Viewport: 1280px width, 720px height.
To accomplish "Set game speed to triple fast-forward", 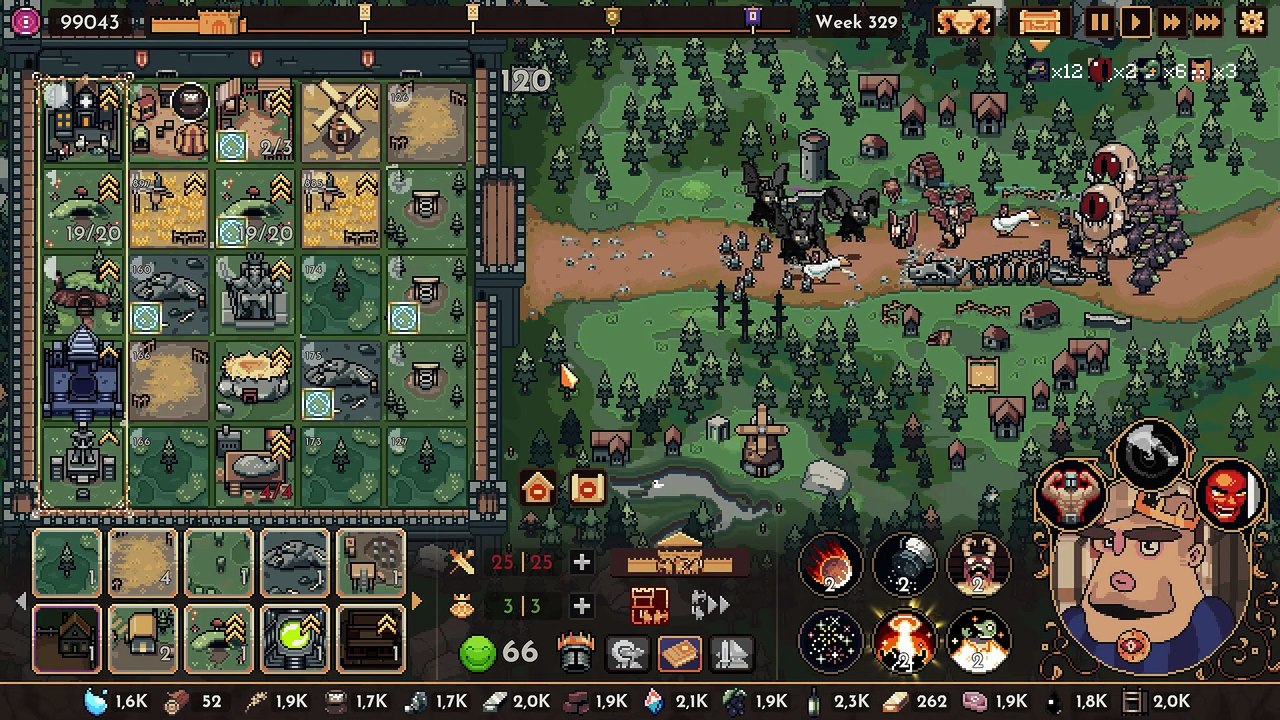I will coord(1207,22).
